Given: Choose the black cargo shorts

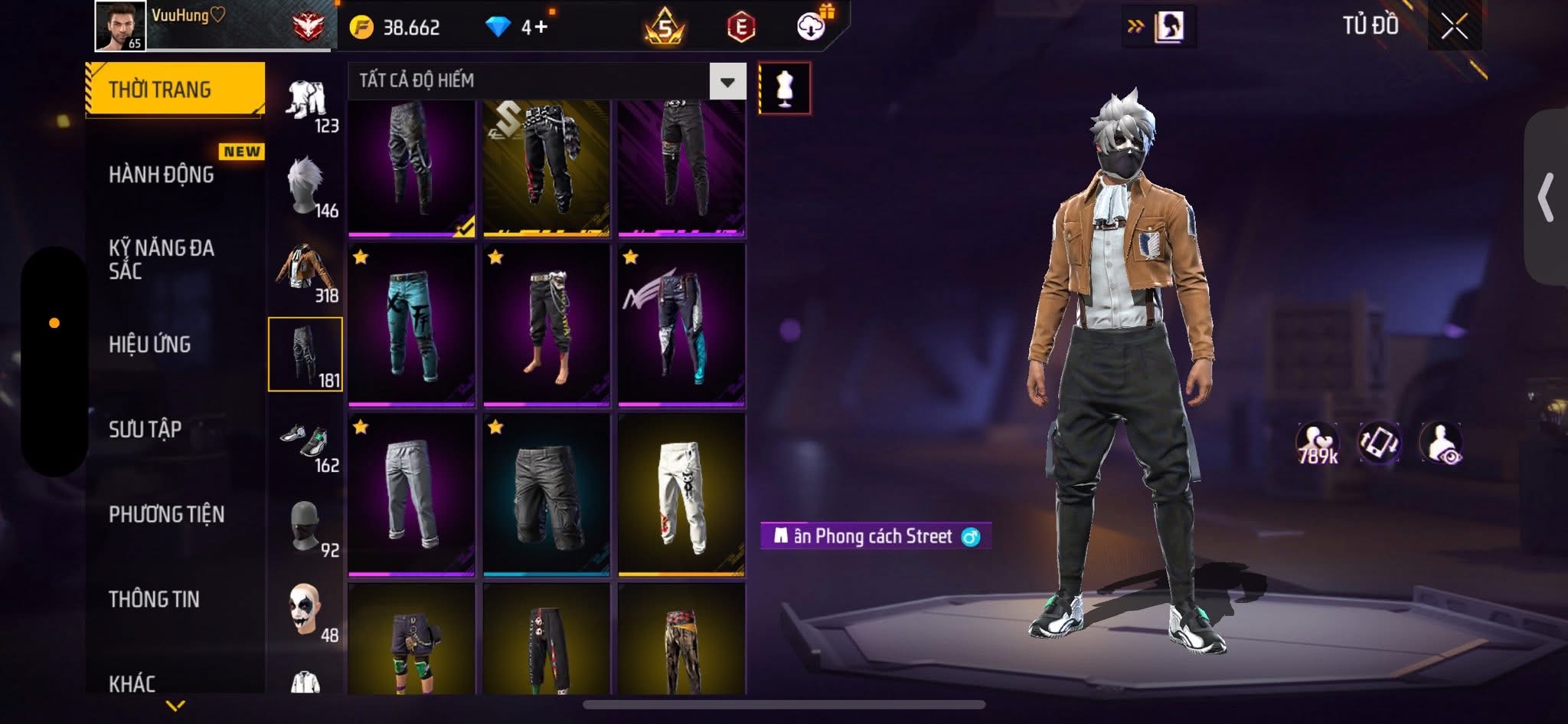Looking at the screenshot, I should point(547,495).
